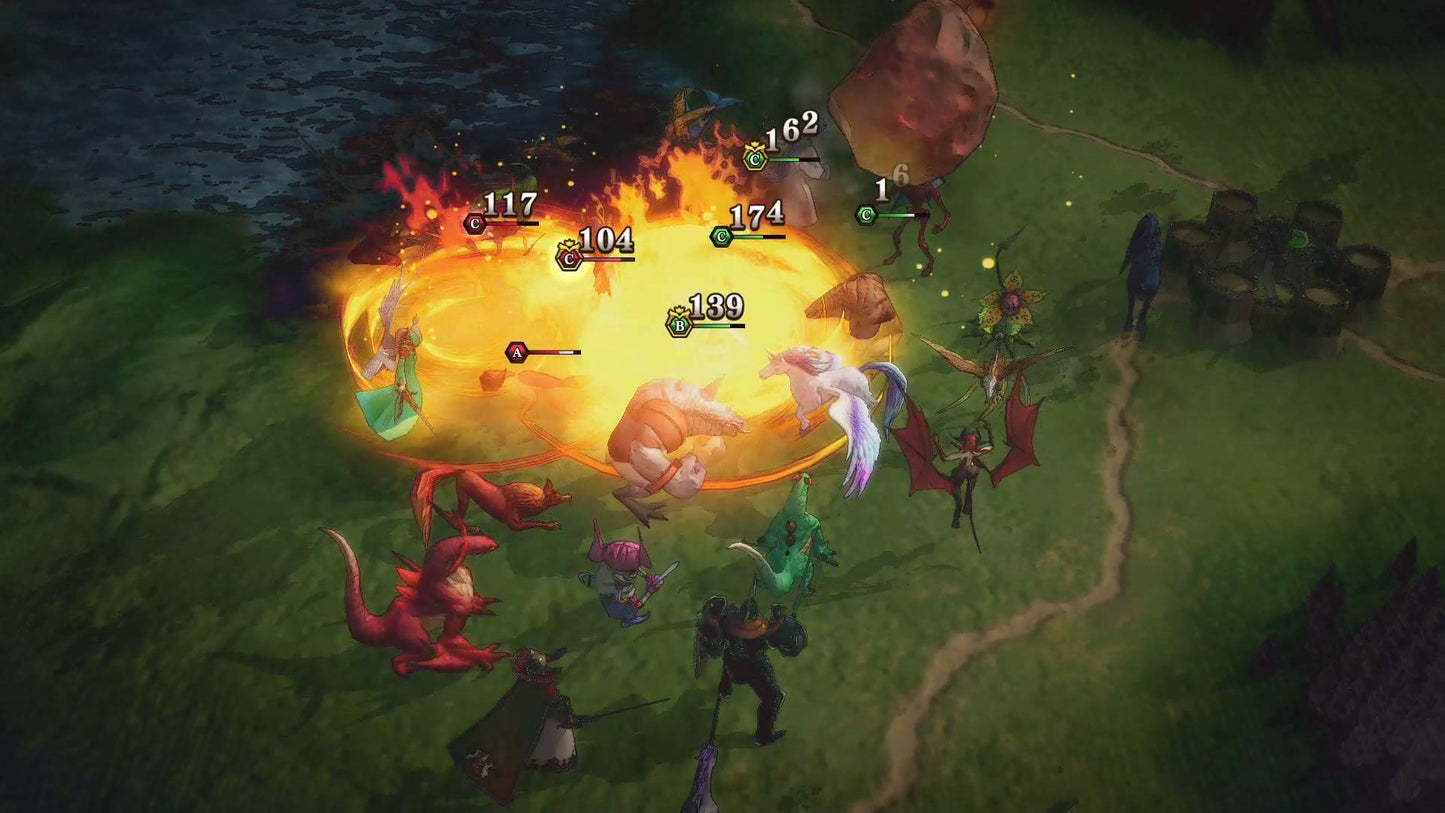
Task: Click the green B rank badge below 139
Action: click(x=678, y=324)
